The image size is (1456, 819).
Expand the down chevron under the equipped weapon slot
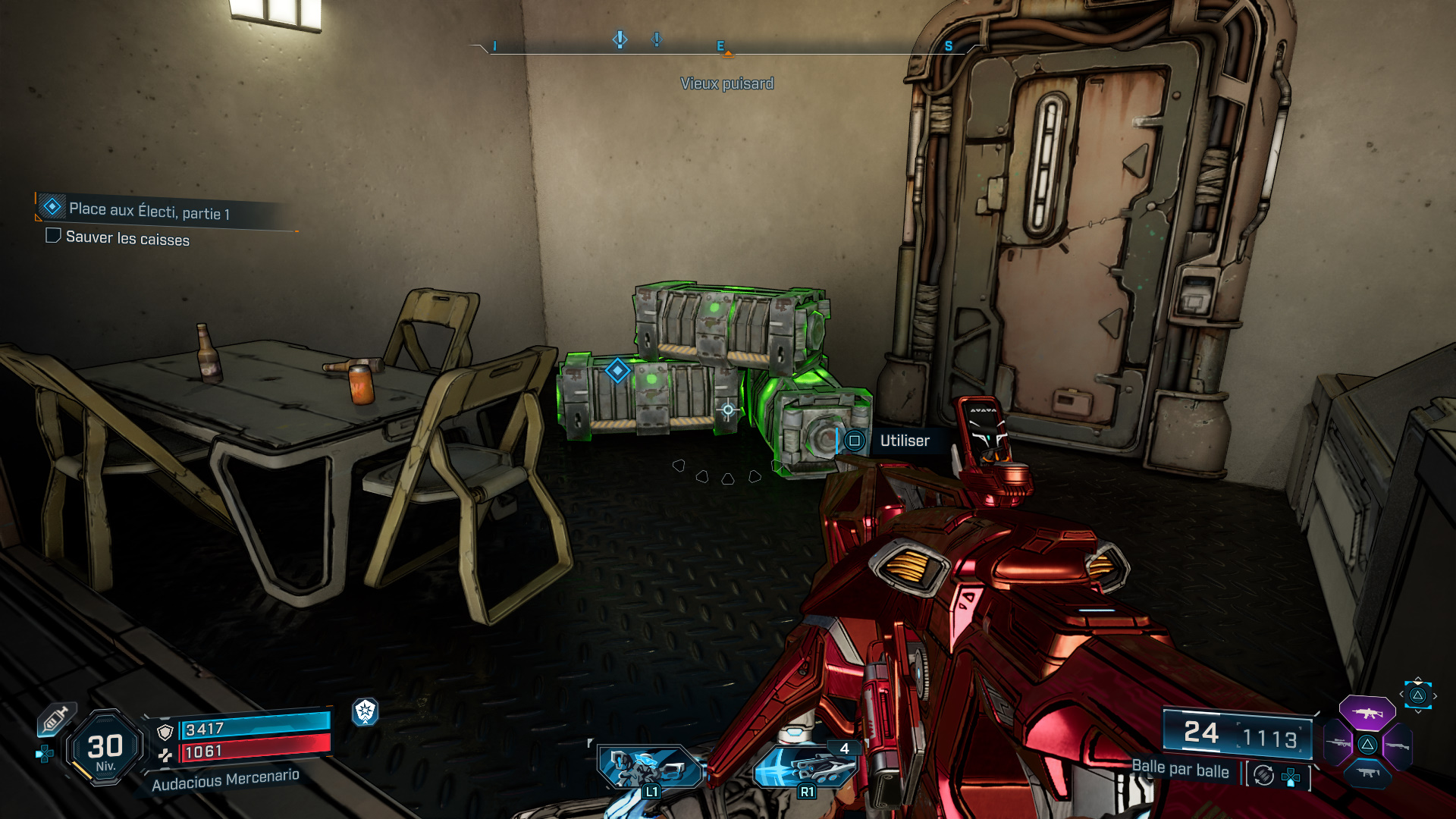coord(1418,711)
